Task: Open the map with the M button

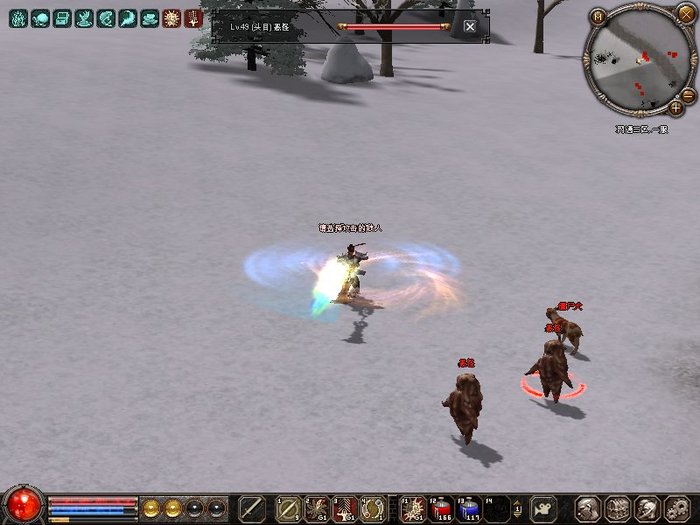Action: pyautogui.click(x=597, y=16)
